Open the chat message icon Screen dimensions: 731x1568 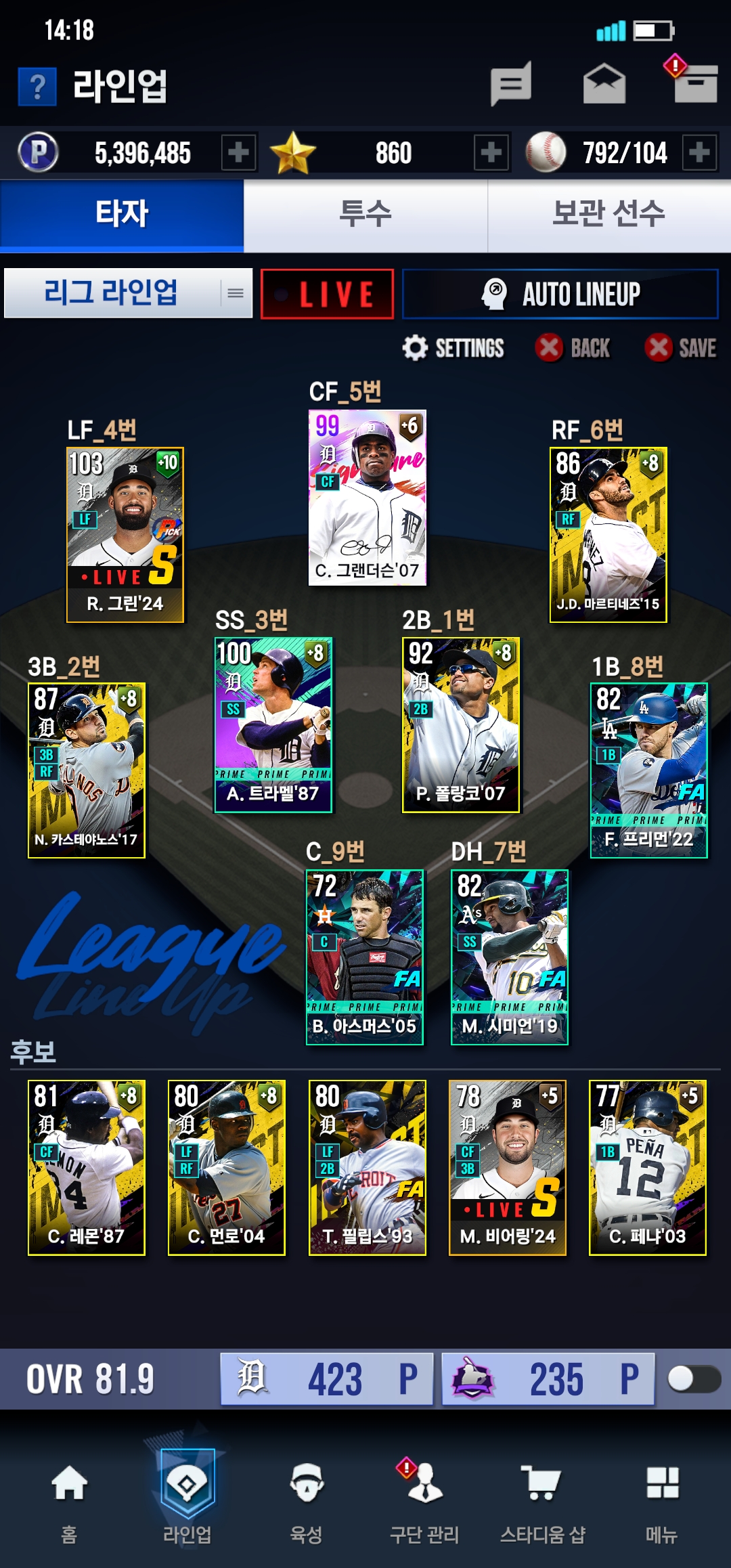(511, 84)
